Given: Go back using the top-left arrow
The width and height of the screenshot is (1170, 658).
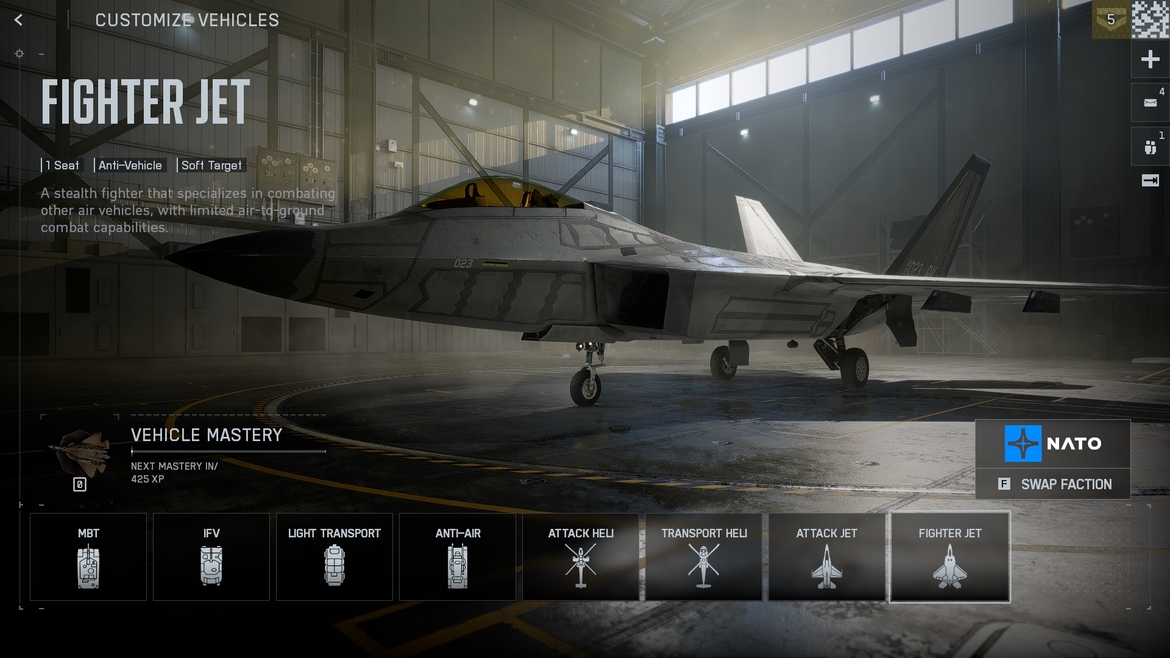Looking at the screenshot, I should point(18,20).
